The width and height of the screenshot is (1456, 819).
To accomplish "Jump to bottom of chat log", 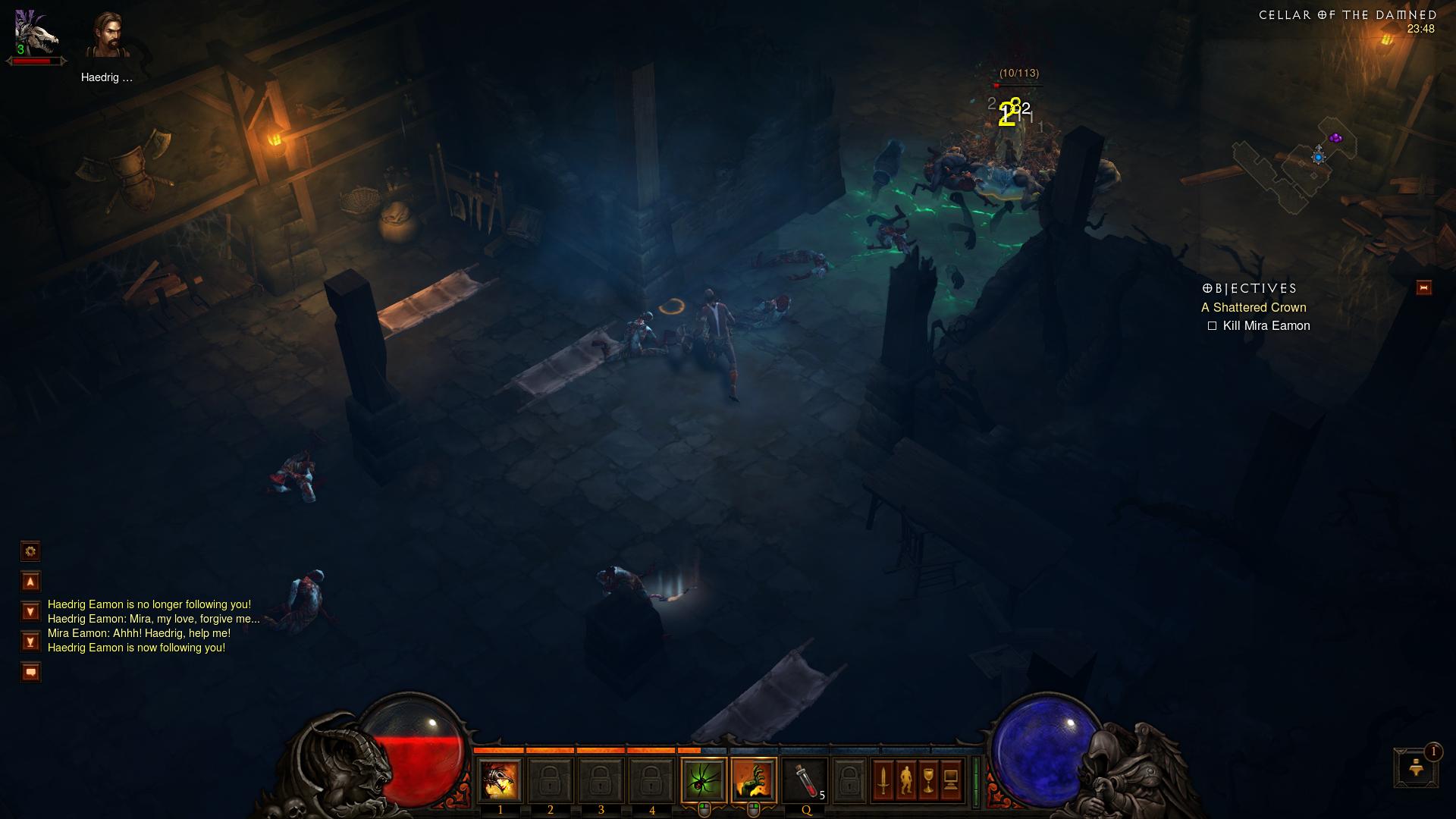I will tap(30, 642).
